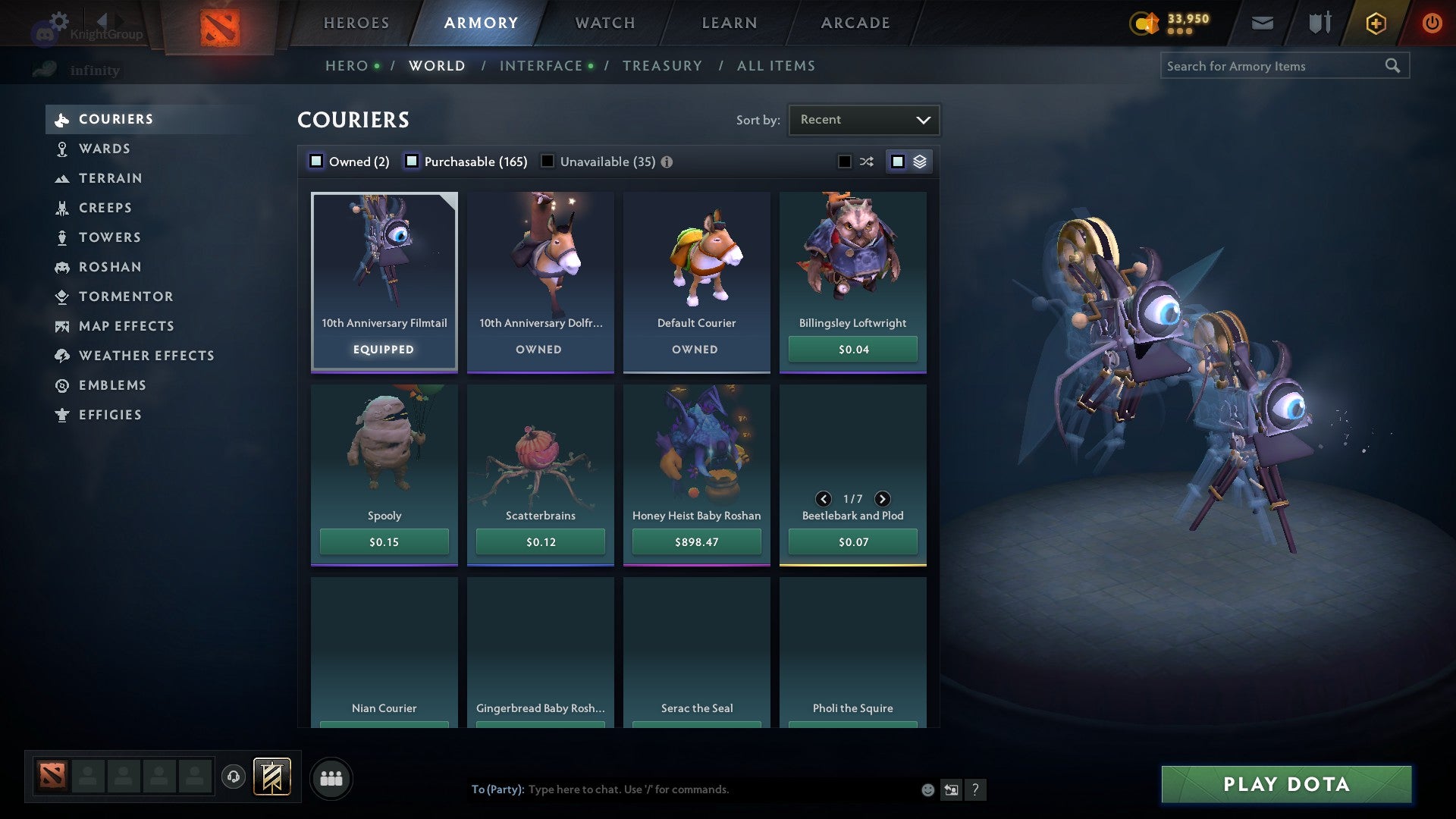The image size is (1456, 819).
Task: Open Dota Plus subscription icon
Action: [1375, 23]
